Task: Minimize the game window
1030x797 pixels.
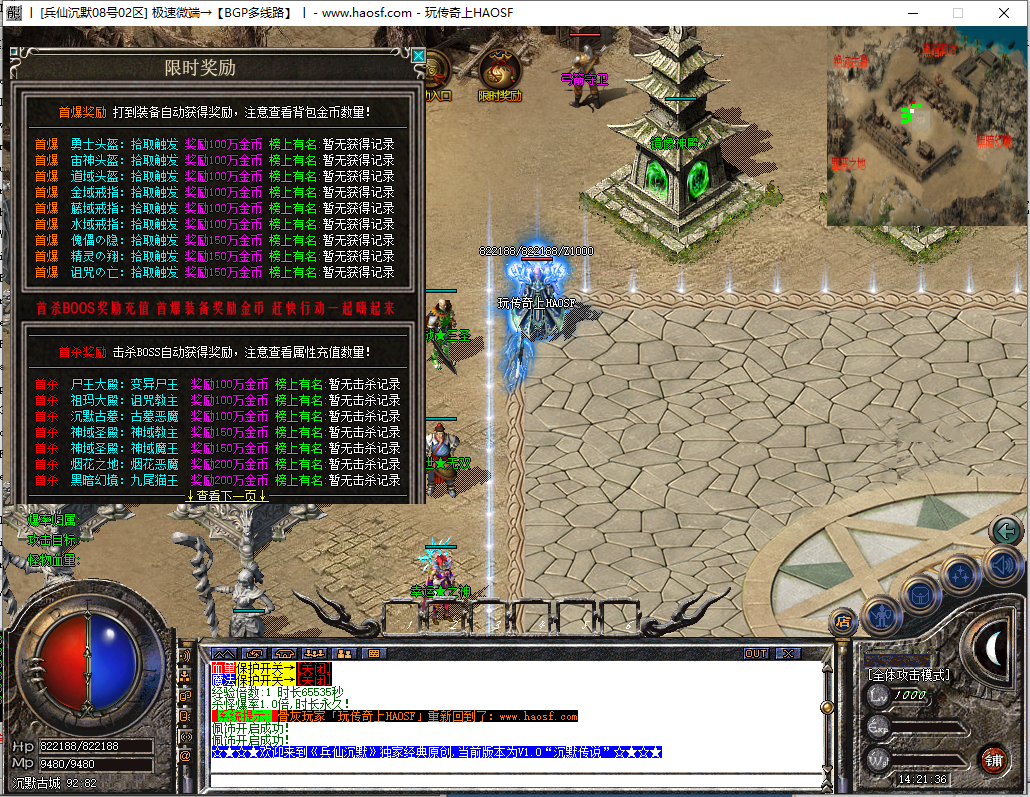Action: [912, 13]
